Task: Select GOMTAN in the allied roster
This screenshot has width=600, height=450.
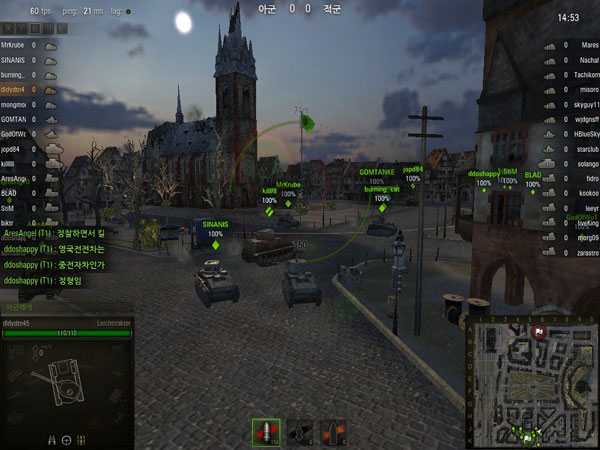Action: [x=14, y=119]
